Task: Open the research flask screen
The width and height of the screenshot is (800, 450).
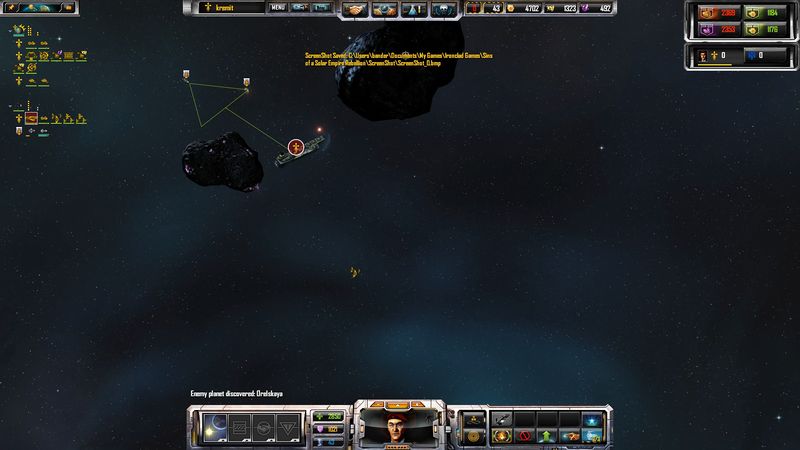Action: click(x=412, y=9)
